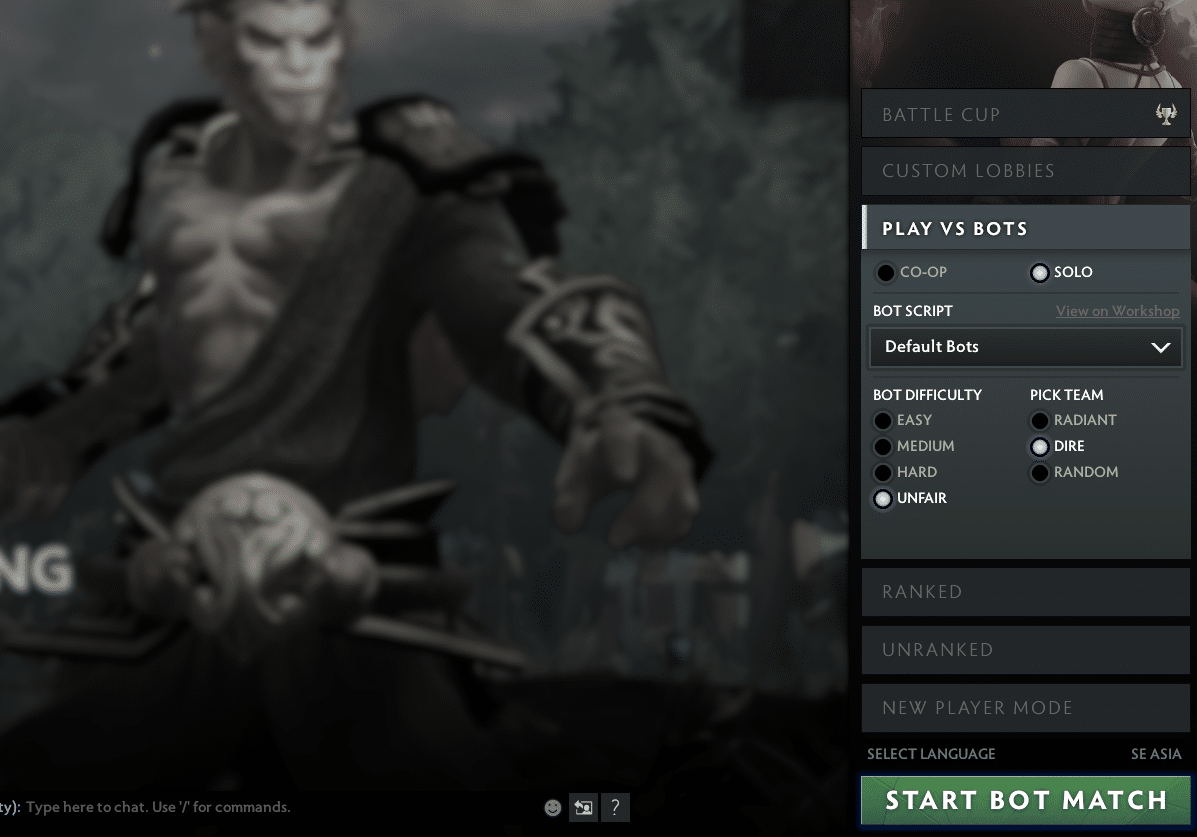Choose Unfair bot difficulty
The image size is (1197, 837).
883,499
